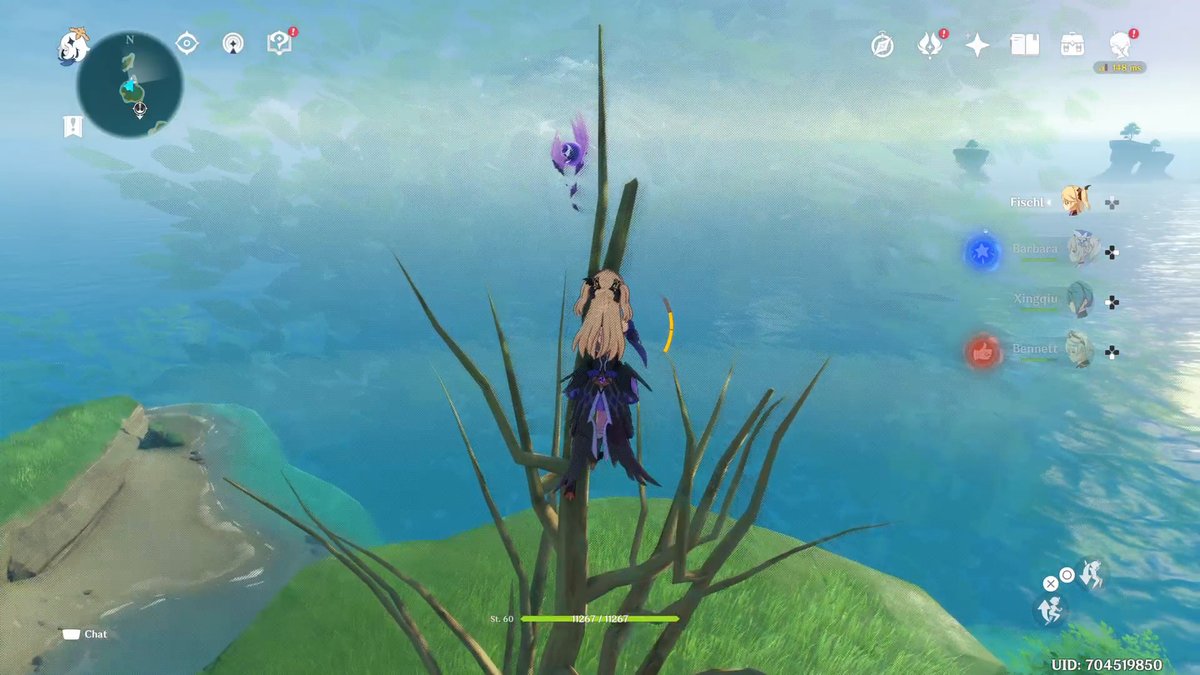Open the Adventurer Handbook book icon
The image size is (1200, 675).
click(1024, 45)
